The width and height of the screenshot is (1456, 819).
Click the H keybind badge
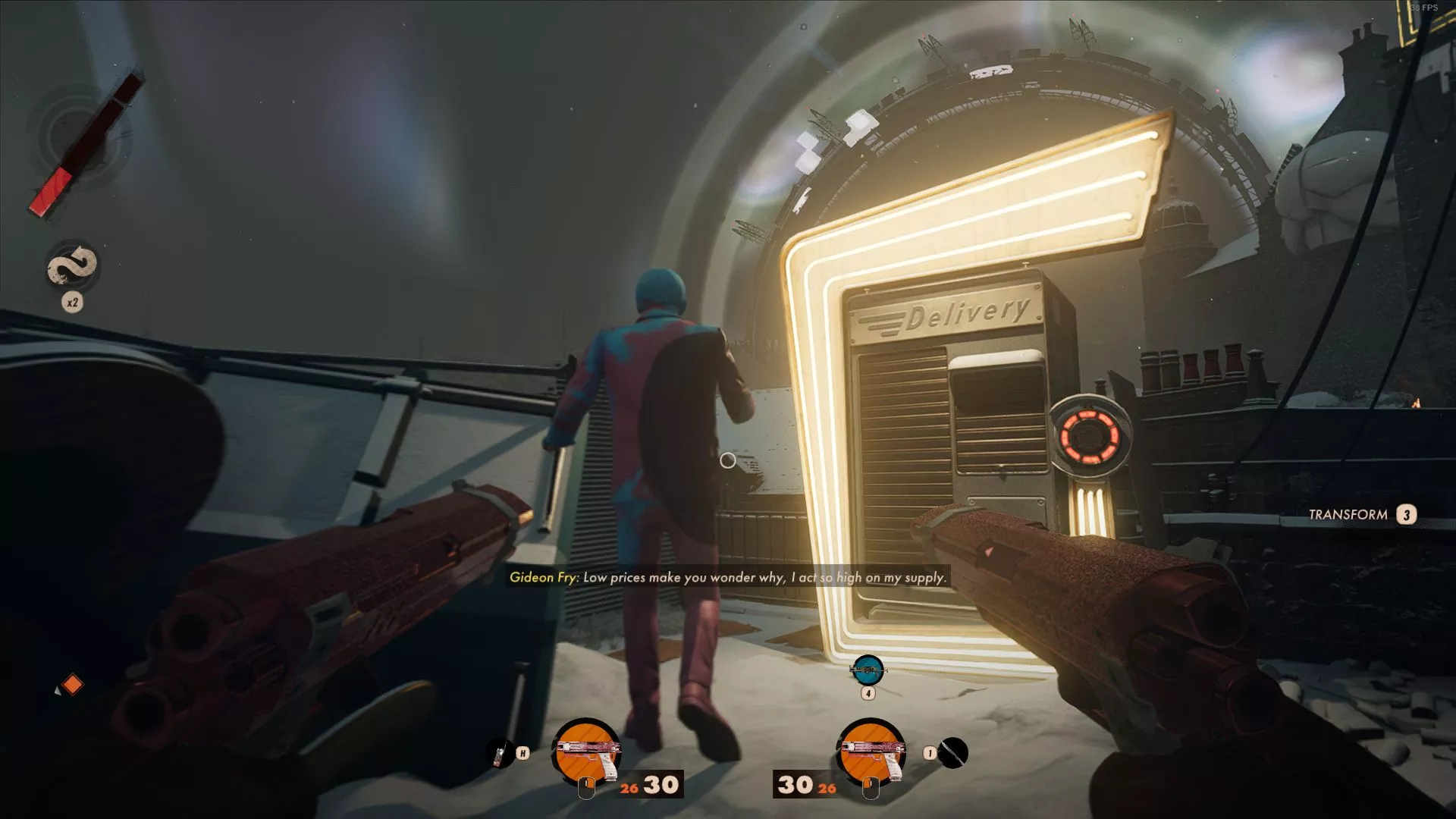tap(524, 752)
